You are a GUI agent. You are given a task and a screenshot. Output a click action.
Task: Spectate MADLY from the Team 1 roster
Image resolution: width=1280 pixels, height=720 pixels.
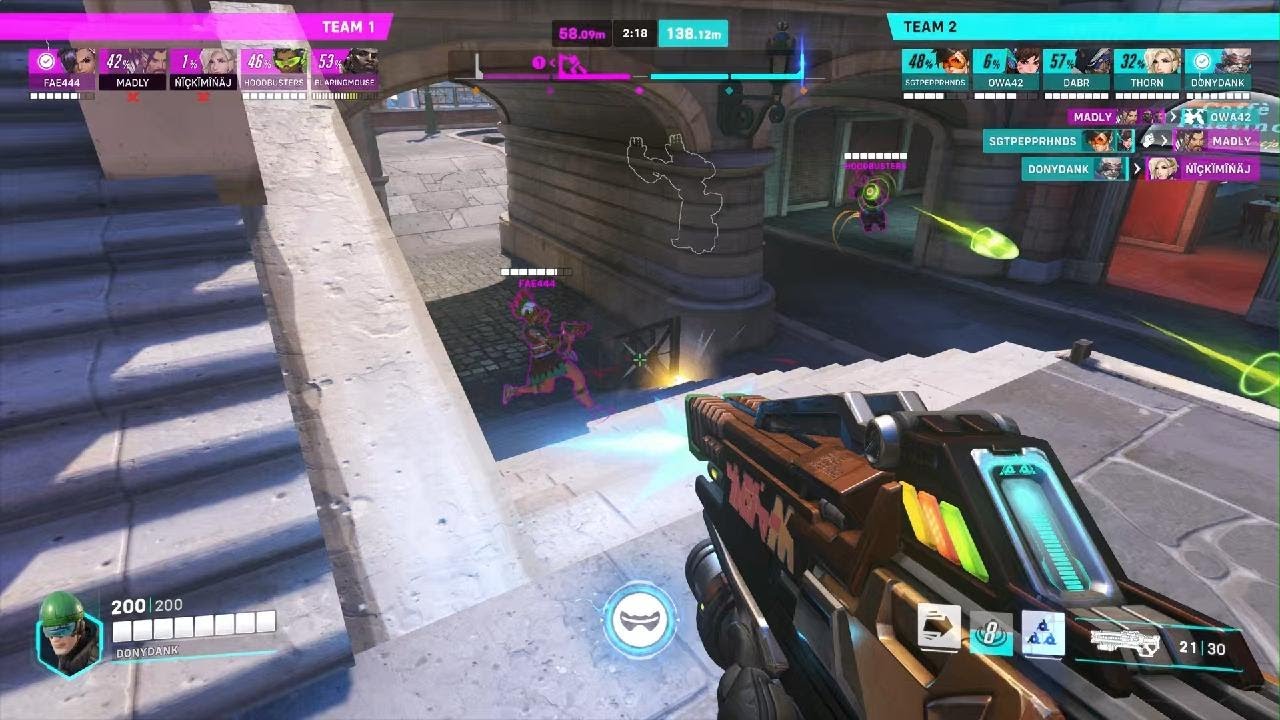coord(133,69)
